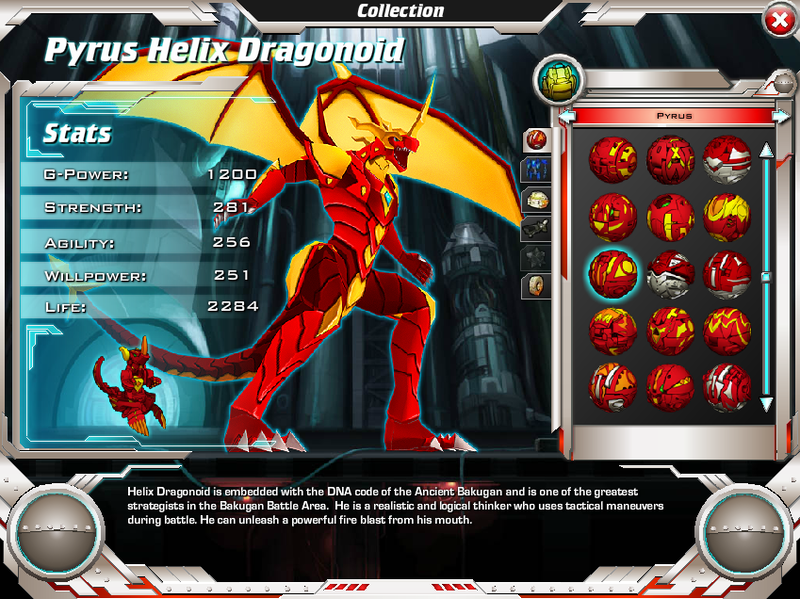This screenshot has height=599, width=800.
Task: Select the glowing highlighted Bakugan ball
Action: click(x=613, y=271)
